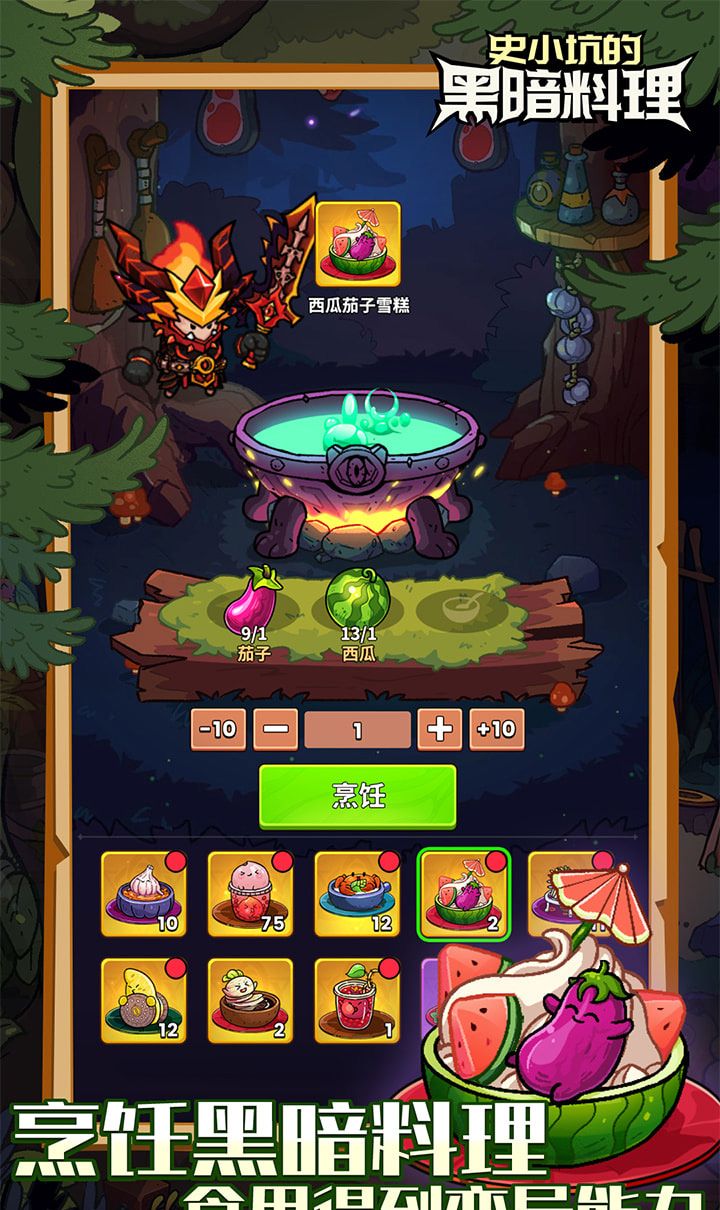
Task: Open the 西瓜茄子雪糕 result dish icon
Action: tap(358, 244)
